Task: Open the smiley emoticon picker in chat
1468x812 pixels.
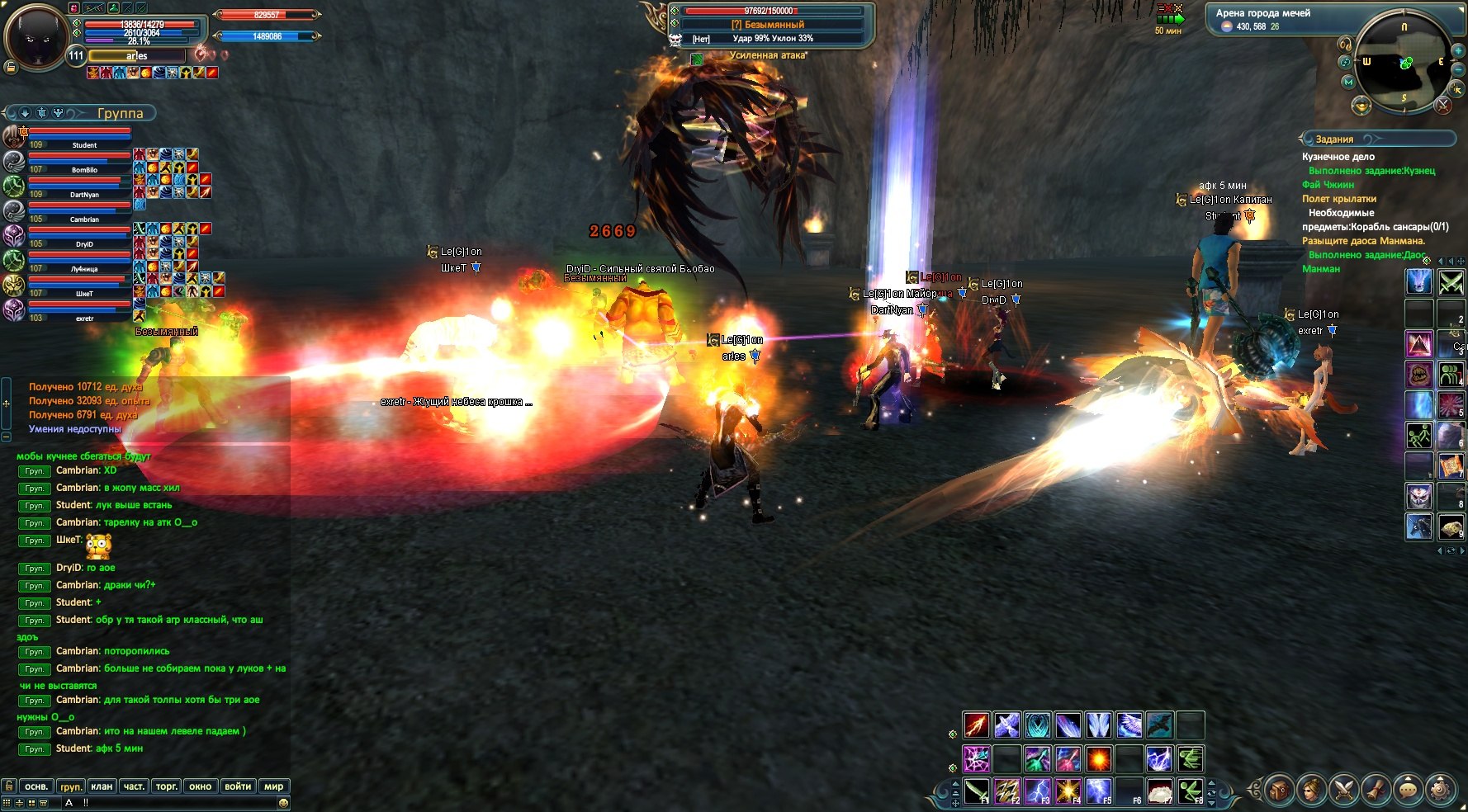Action: tap(283, 802)
